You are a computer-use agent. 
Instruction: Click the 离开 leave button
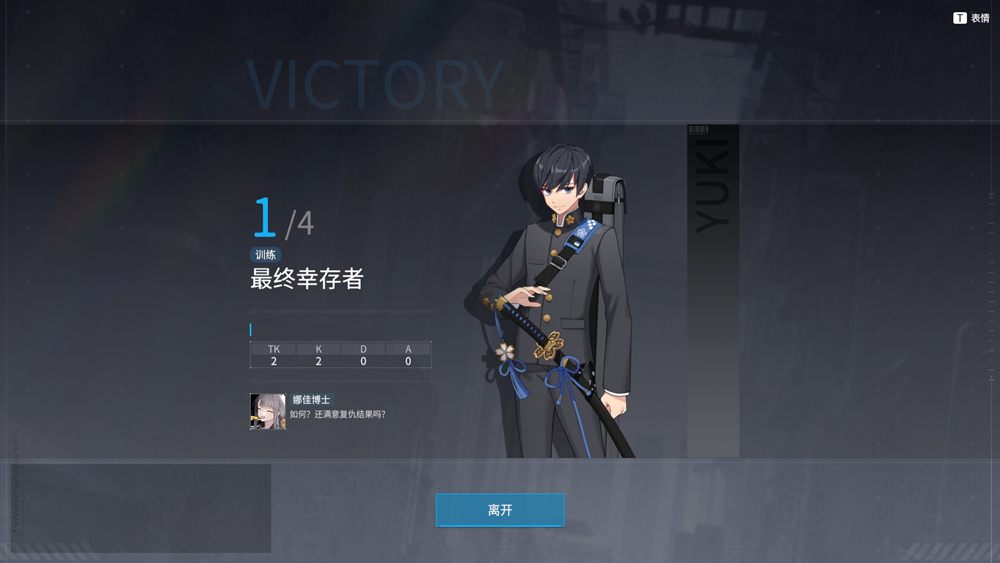point(500,510)
